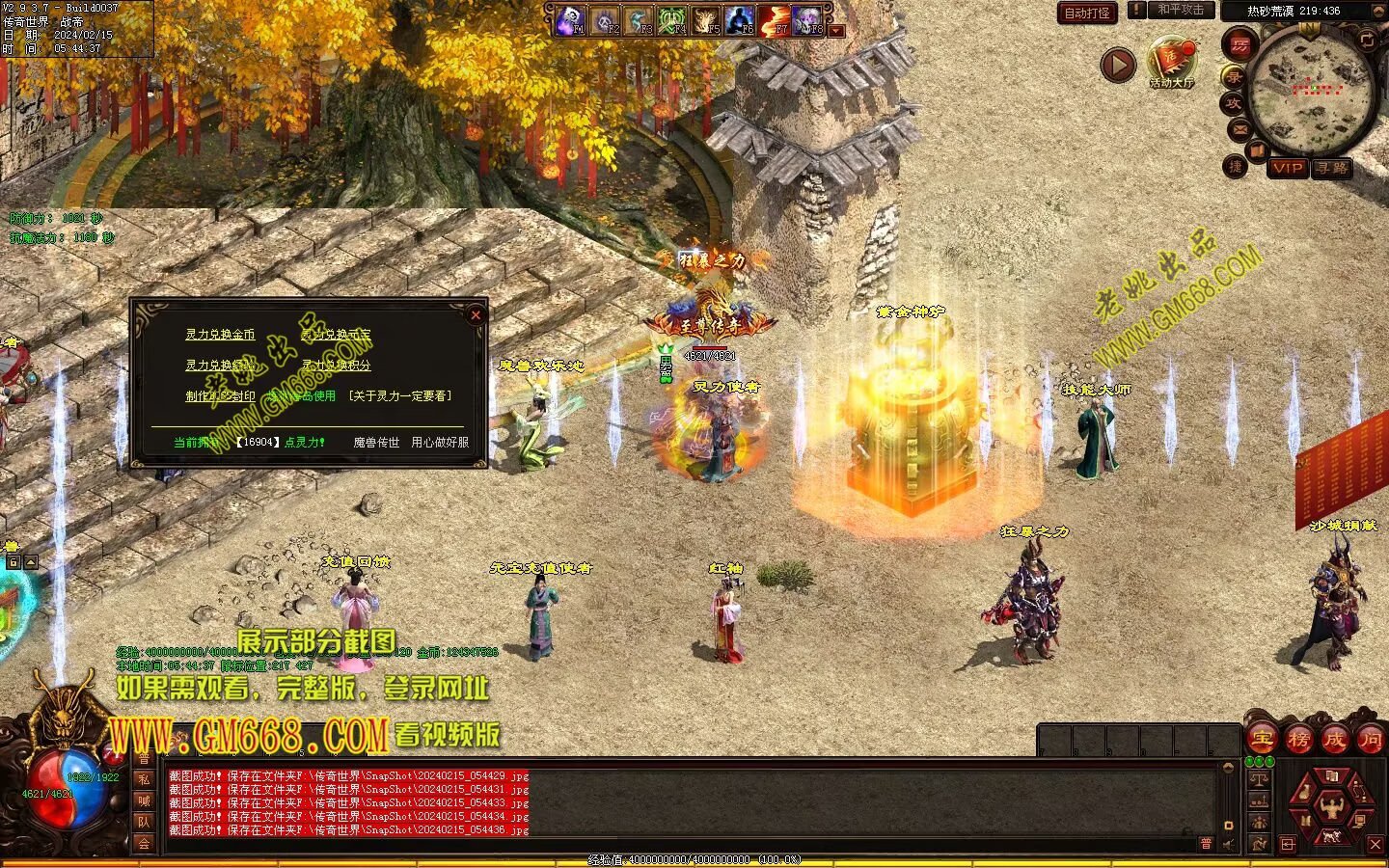The width and height of the screenshot is (1389, 868).
Task: Open the 成 achievements button
Action: 1335,740
